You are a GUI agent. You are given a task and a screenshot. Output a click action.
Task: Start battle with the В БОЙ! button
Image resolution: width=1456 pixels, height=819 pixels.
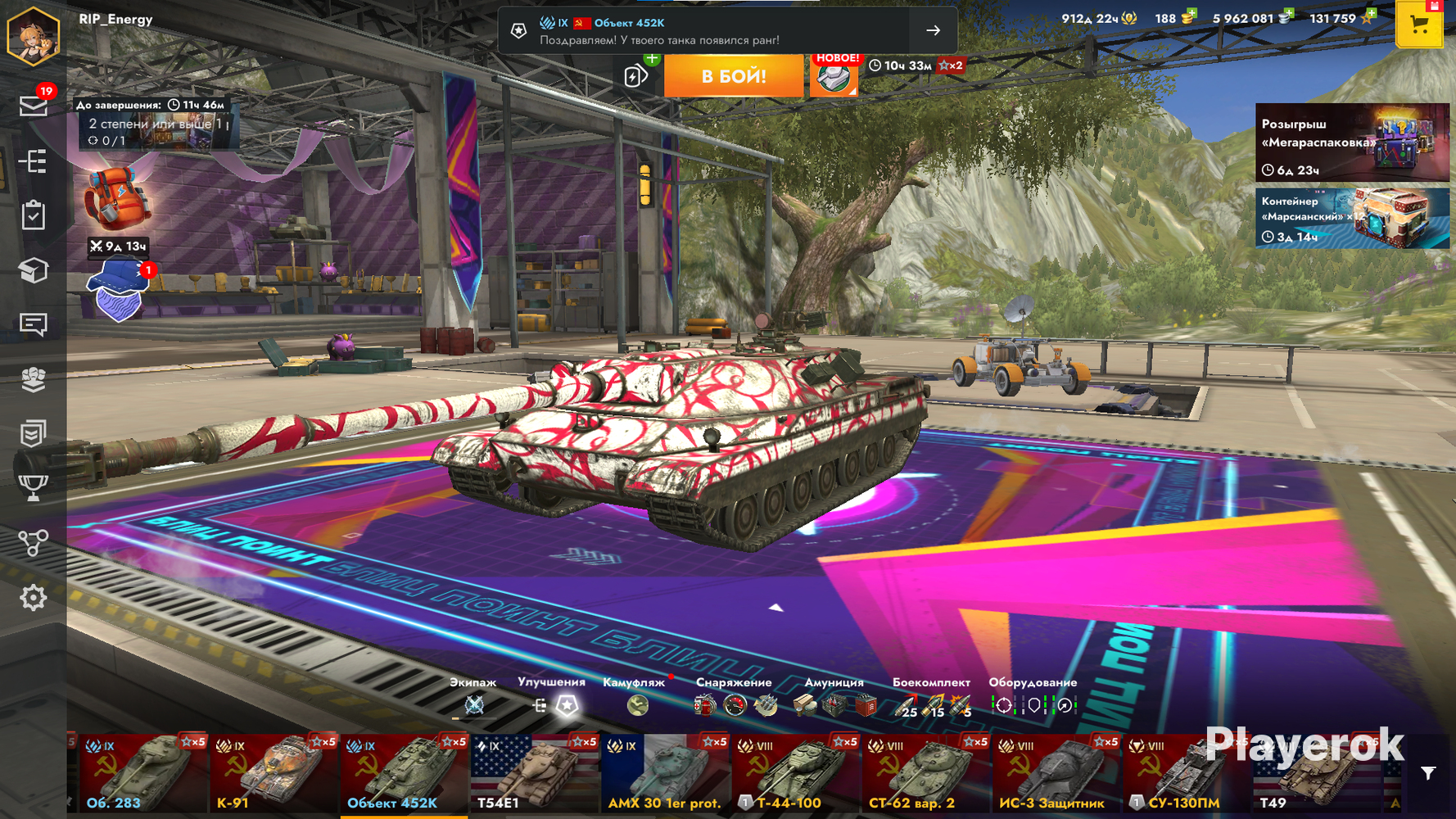tap(733, 76)
